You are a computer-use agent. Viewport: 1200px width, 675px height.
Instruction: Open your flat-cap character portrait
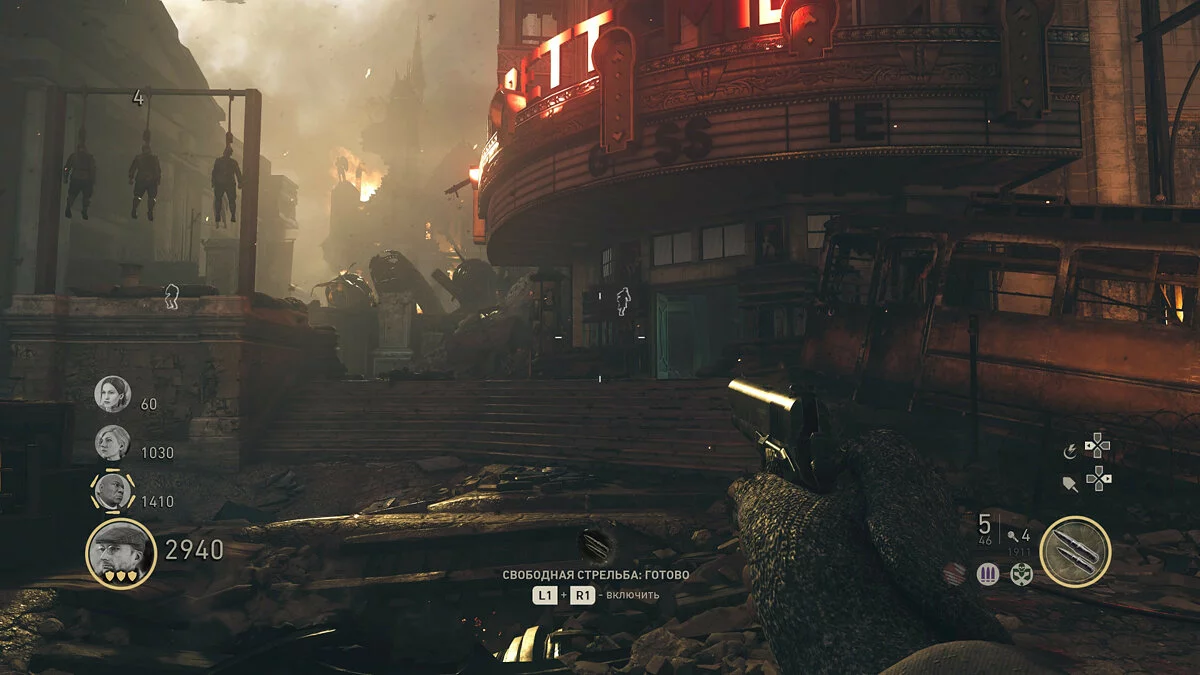[x=121, y=553]
